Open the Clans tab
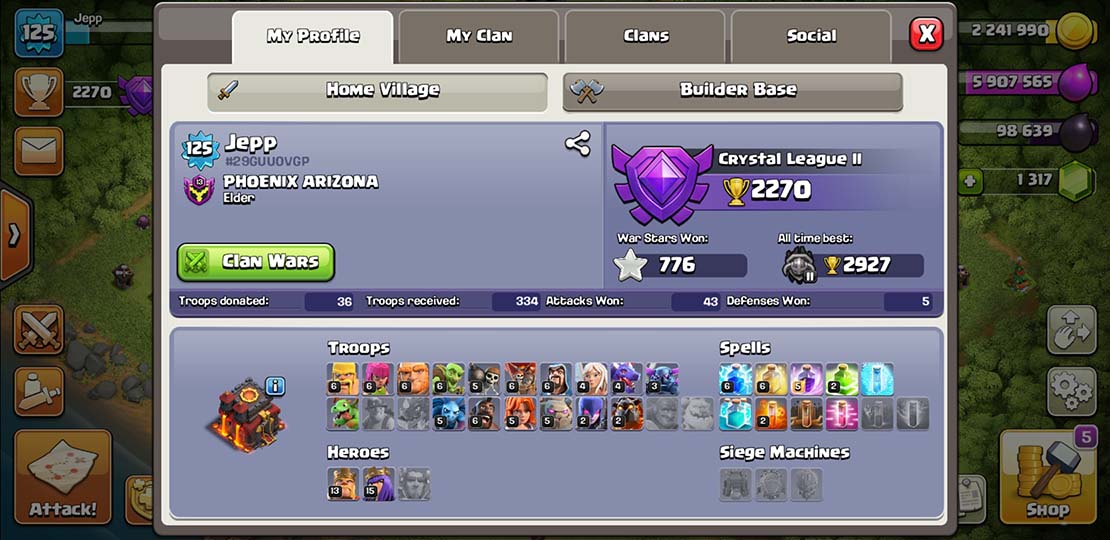 coord(646,36)
